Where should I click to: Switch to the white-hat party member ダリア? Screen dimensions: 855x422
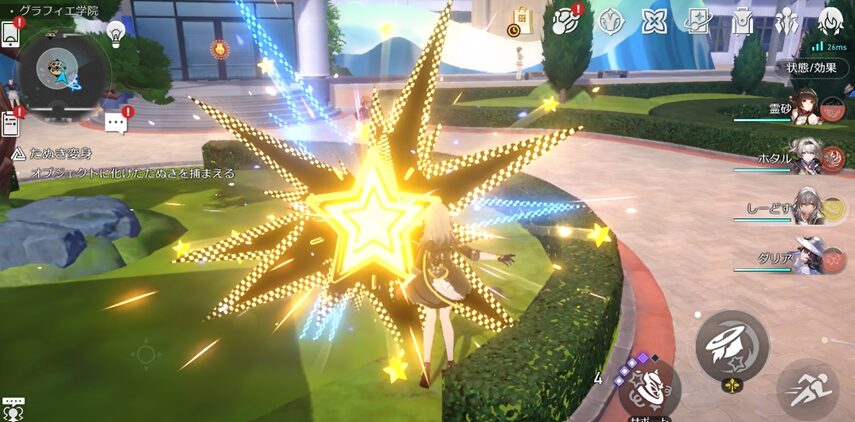point(808,254)
